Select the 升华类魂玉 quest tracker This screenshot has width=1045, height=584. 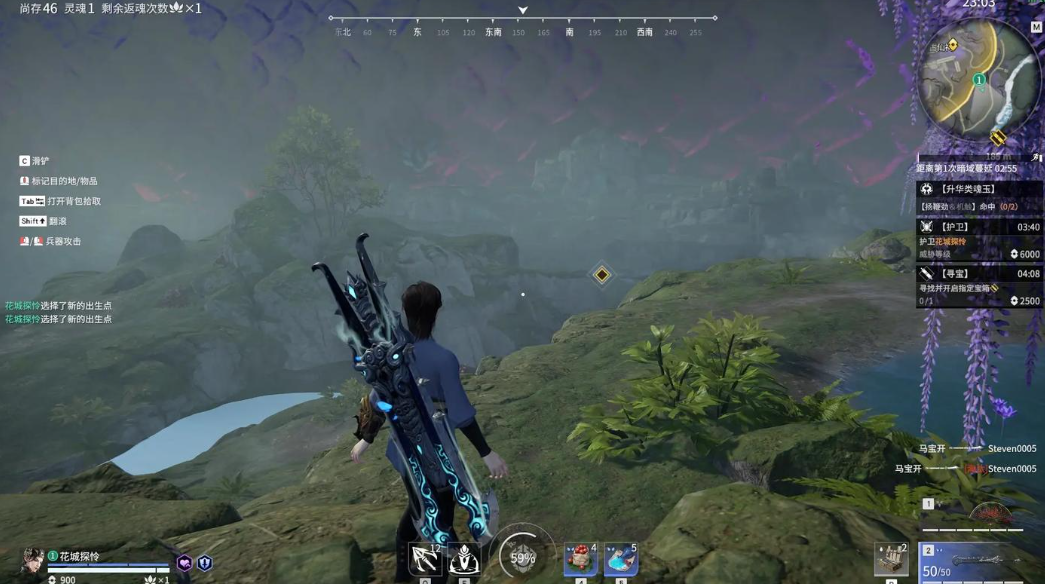(x=978, y=189)
